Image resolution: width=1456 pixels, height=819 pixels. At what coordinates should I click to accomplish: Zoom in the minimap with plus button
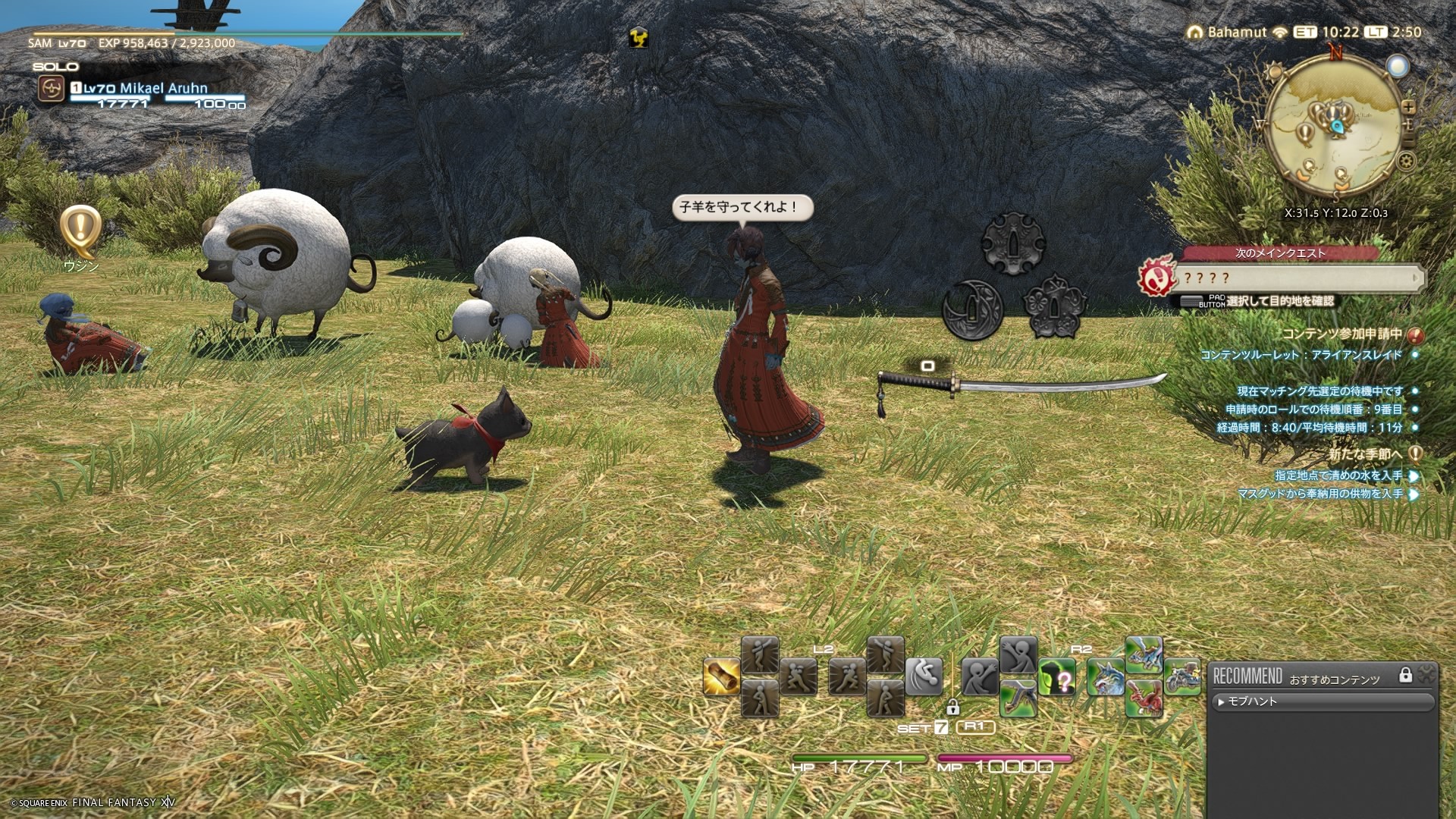[x=1408, y=107]
